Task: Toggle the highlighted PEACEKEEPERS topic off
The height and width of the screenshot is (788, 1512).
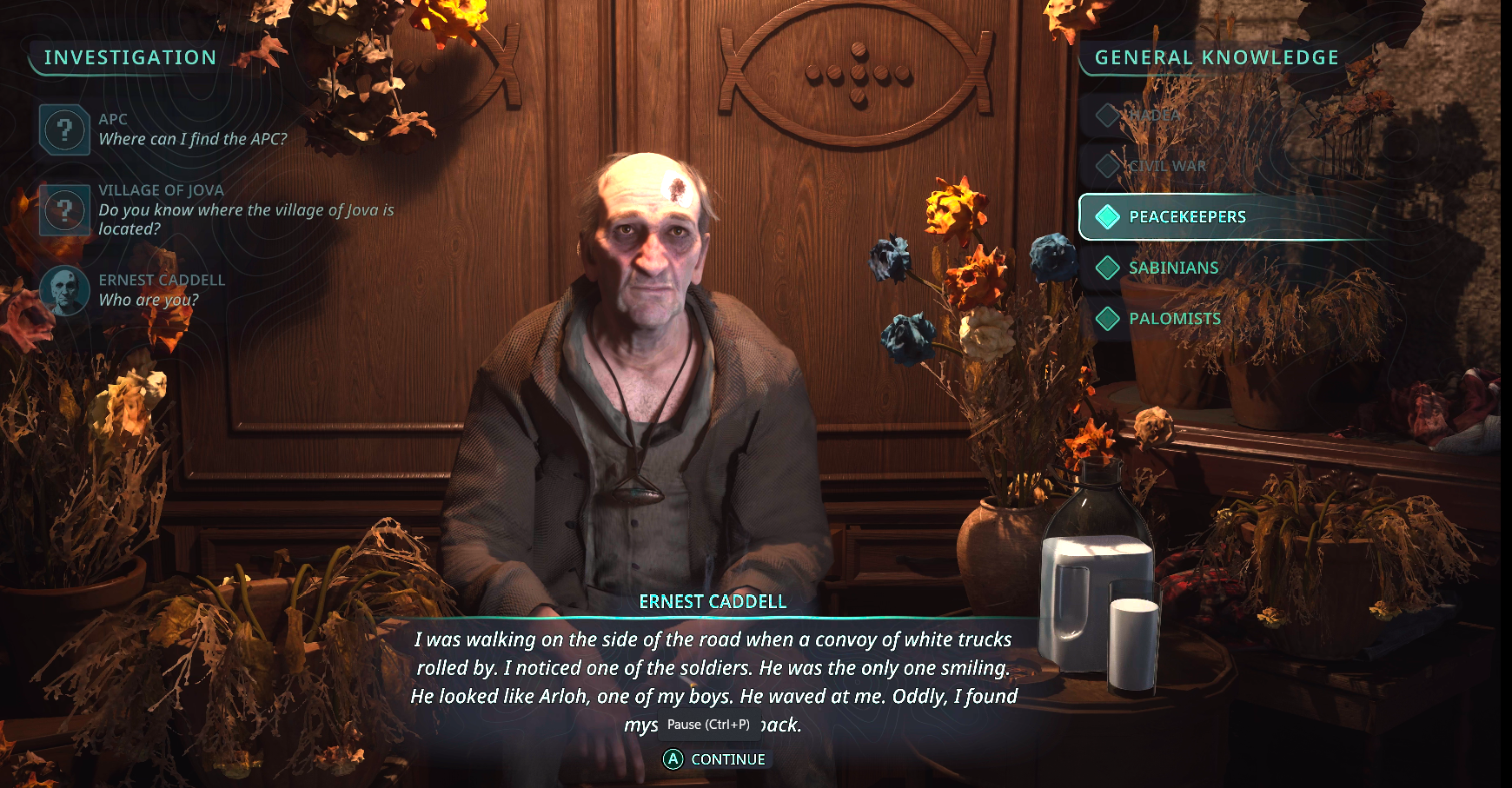Action: click(x=1188, y=217)
